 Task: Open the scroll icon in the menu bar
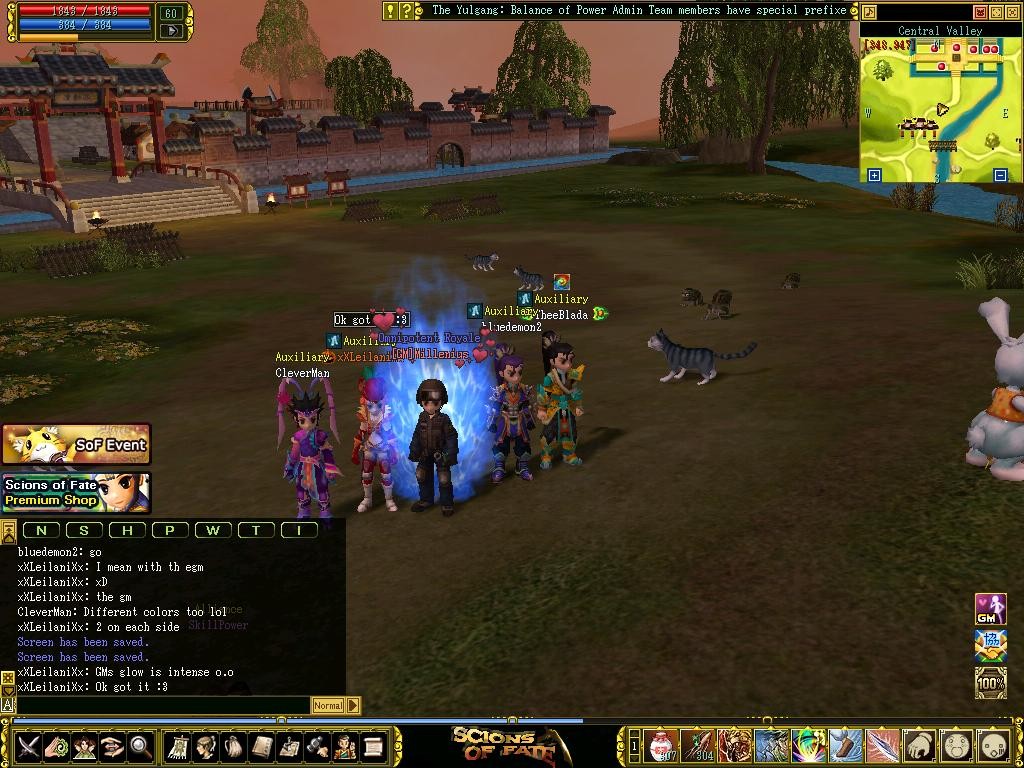pos(374,746)
